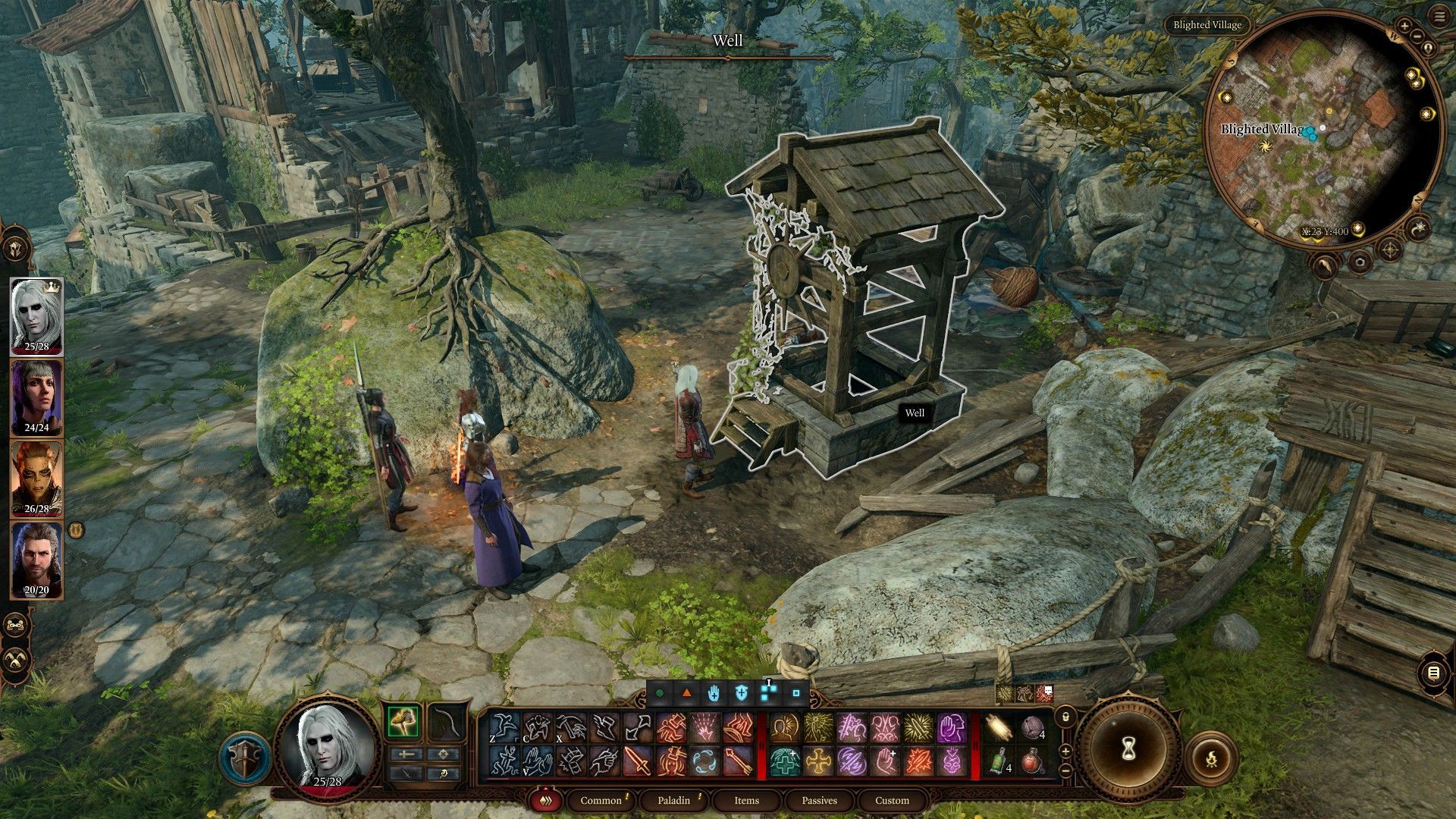1456x819 pixels.
Task: Open the campfire rest menu
Action: (x=1211, y=758)
